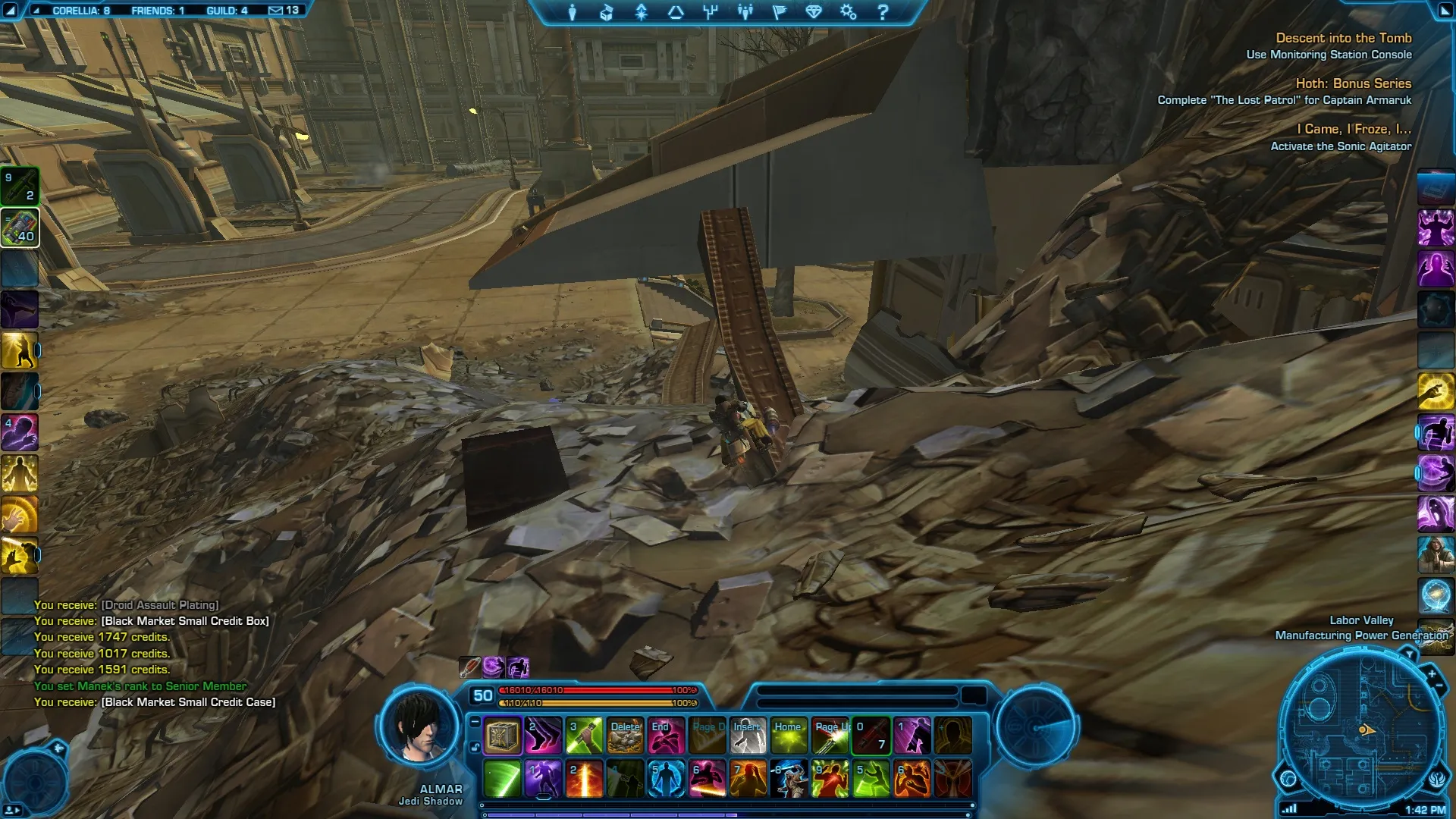The image size is (1456, 819).
Task: Click Almar's character portrait
Action: pos(419,726)
